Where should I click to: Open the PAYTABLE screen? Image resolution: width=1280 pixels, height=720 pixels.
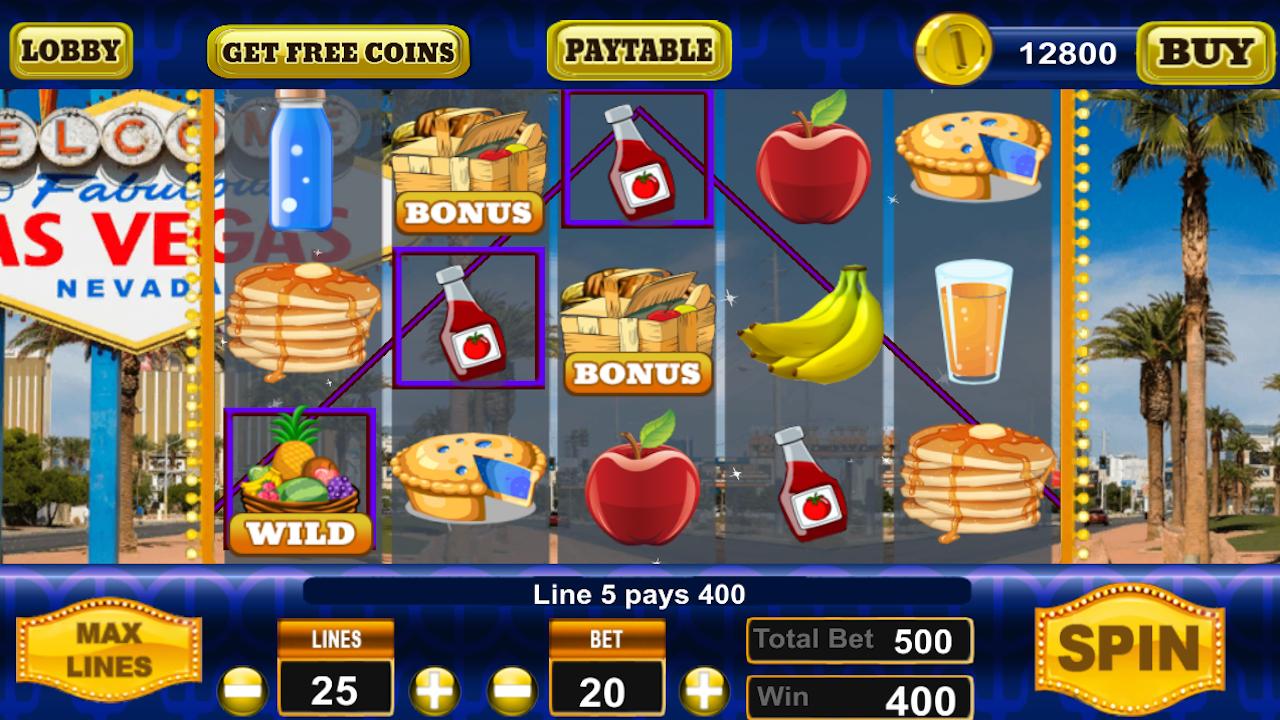tap(638, 48)
